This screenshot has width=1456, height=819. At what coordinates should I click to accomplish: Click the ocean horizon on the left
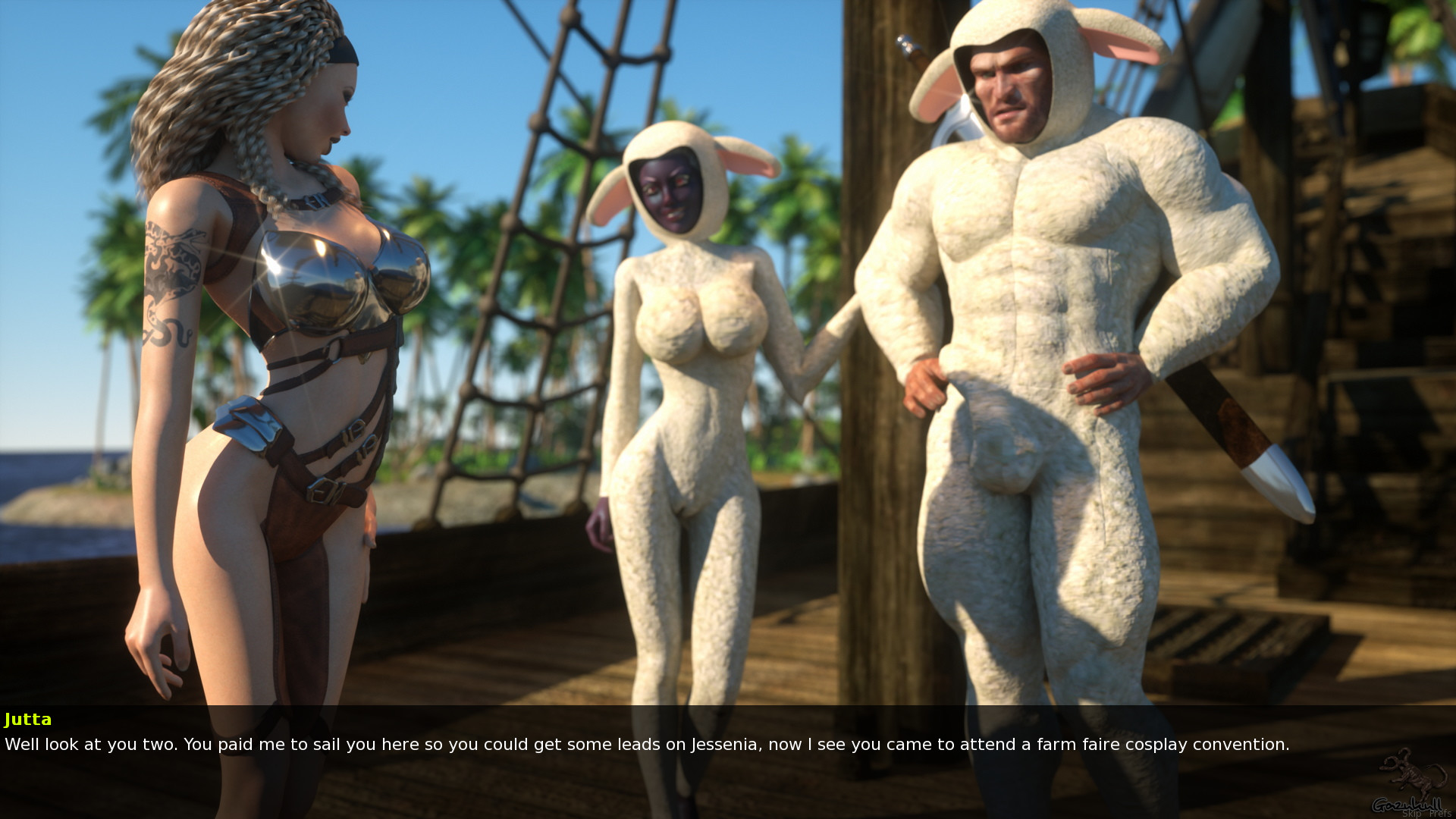pos(45,470)
